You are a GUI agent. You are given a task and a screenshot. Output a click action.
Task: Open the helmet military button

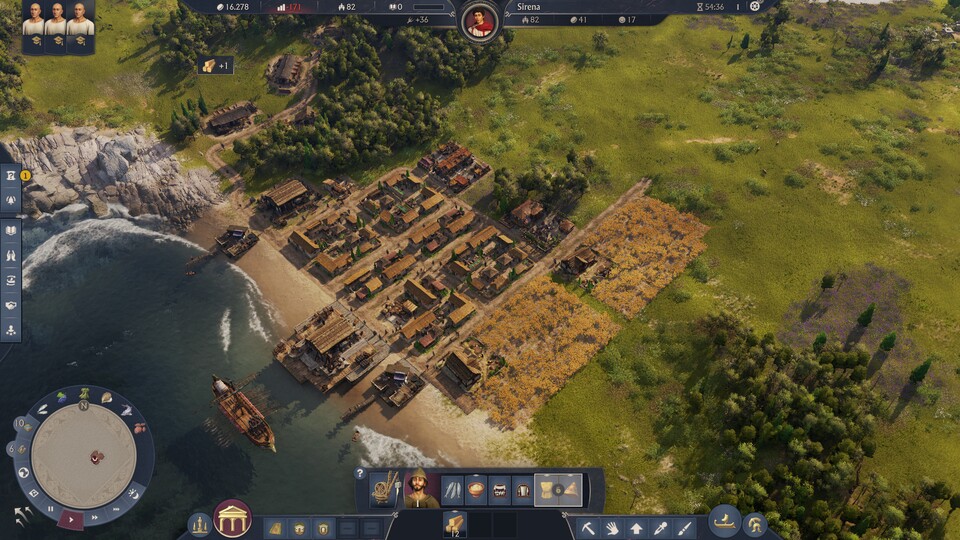tap(755, 523)
